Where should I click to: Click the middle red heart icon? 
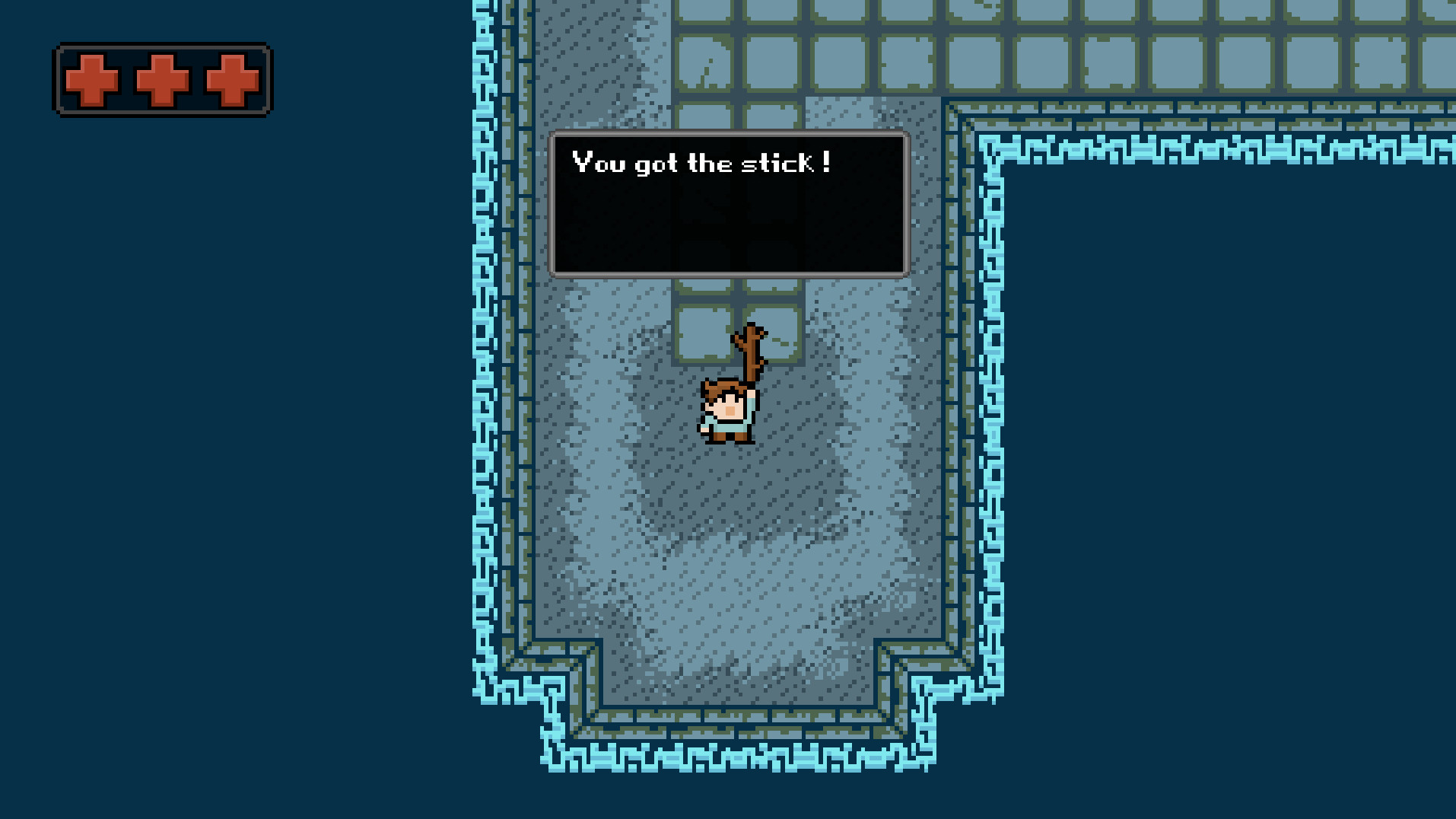click(x=162, y=79)
